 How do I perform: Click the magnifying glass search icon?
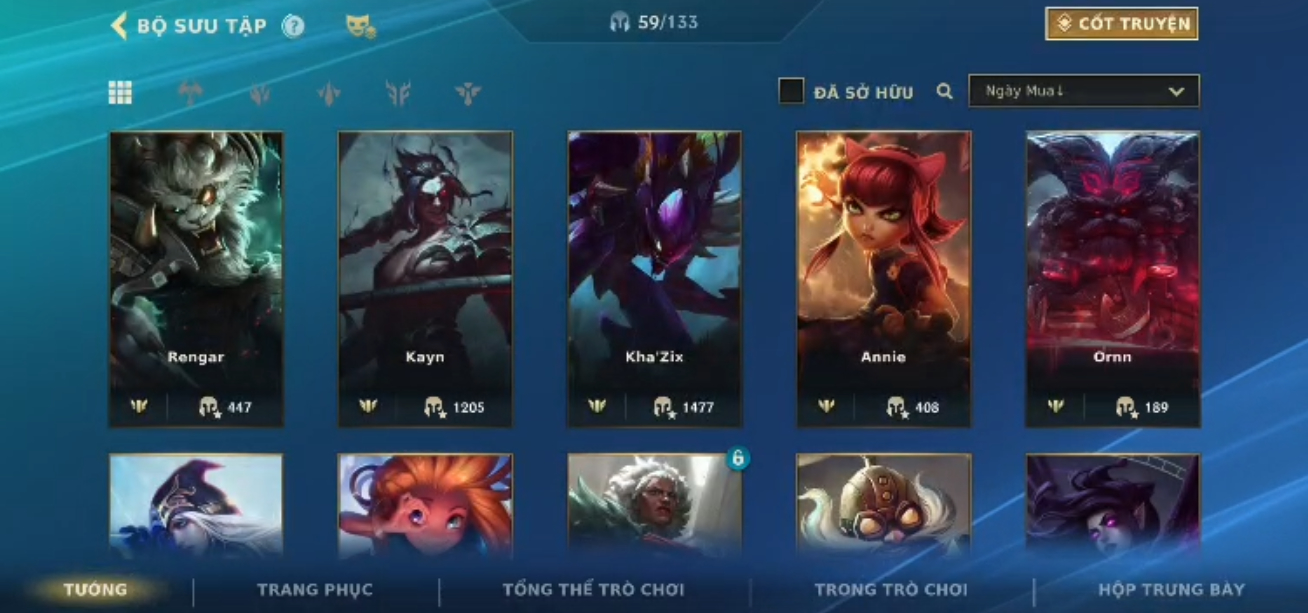coord(945,92)
